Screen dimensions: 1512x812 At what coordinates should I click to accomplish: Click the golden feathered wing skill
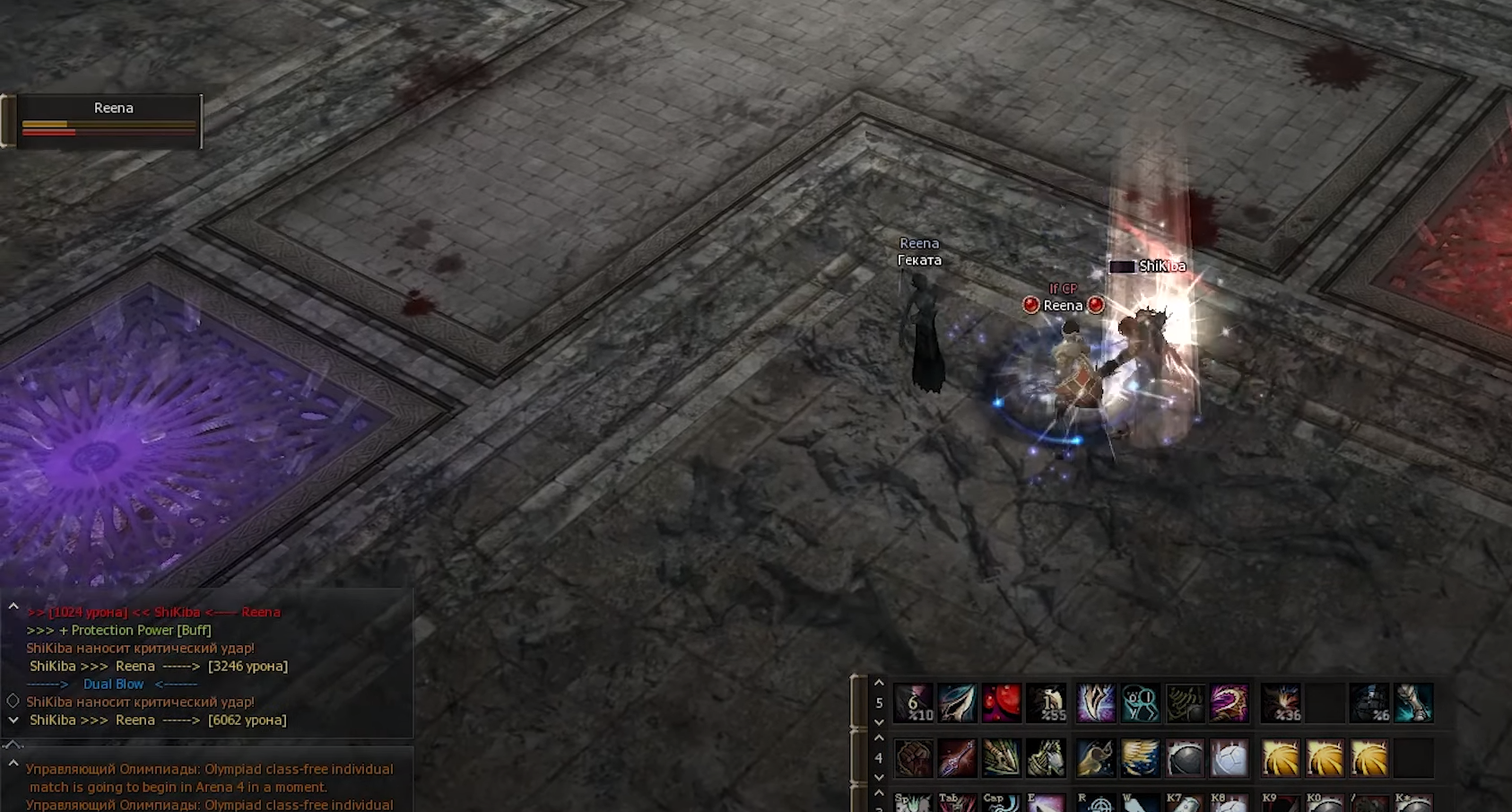point(1140,758)
